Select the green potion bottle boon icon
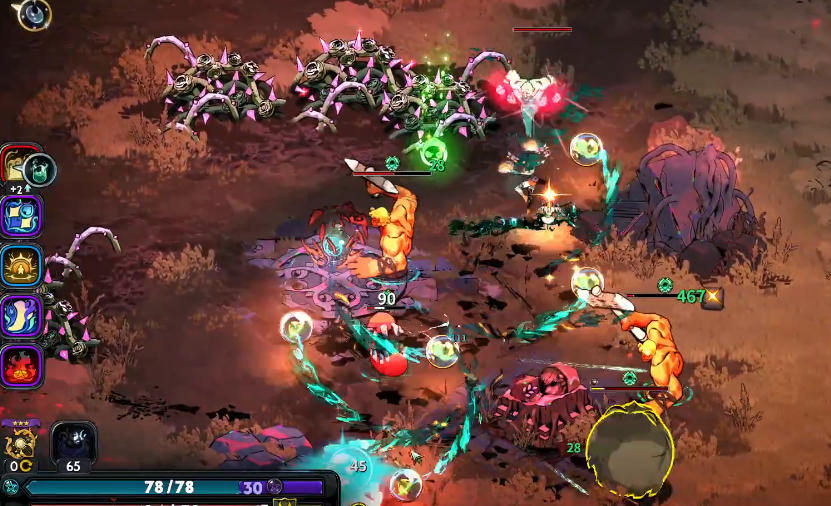The height and width of the screenshot is (506, 831). 40,168
